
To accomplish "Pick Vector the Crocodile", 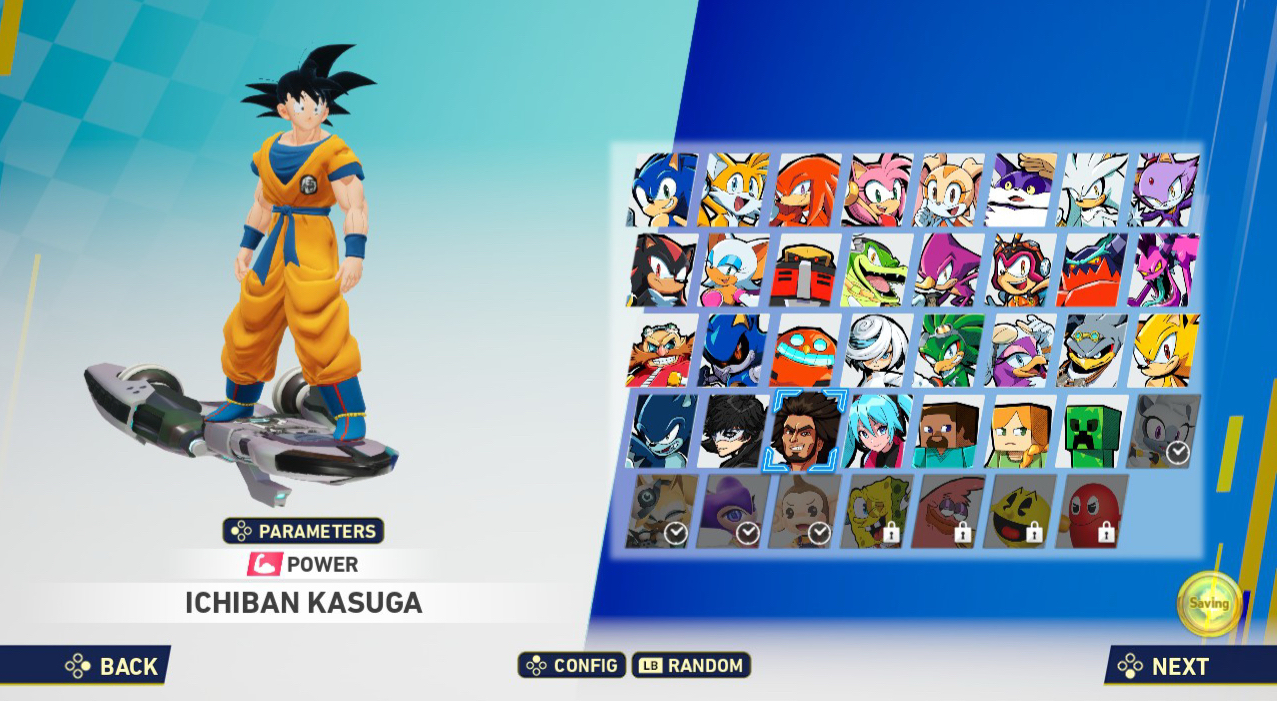I will [877, 270].
